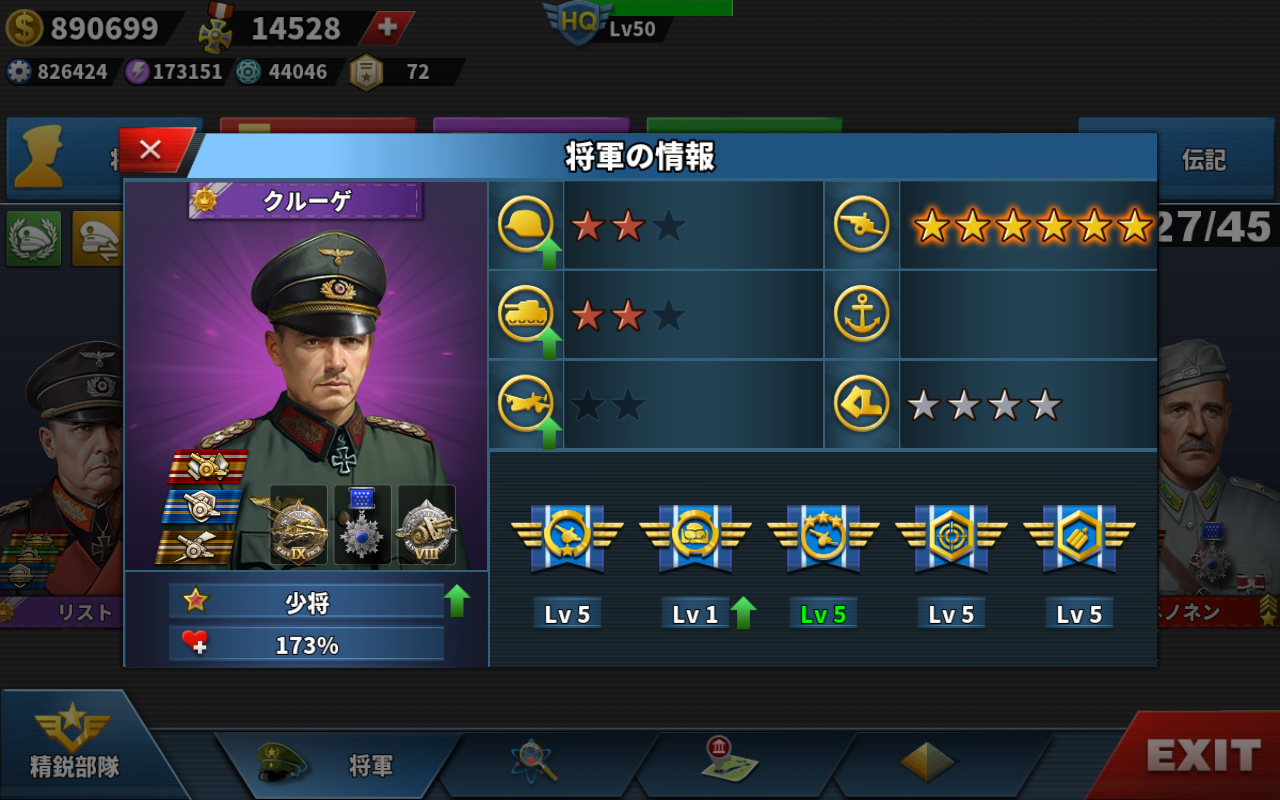Open the 伝記 biography button
The image size is (1280, 800).
coord(1203,160)
